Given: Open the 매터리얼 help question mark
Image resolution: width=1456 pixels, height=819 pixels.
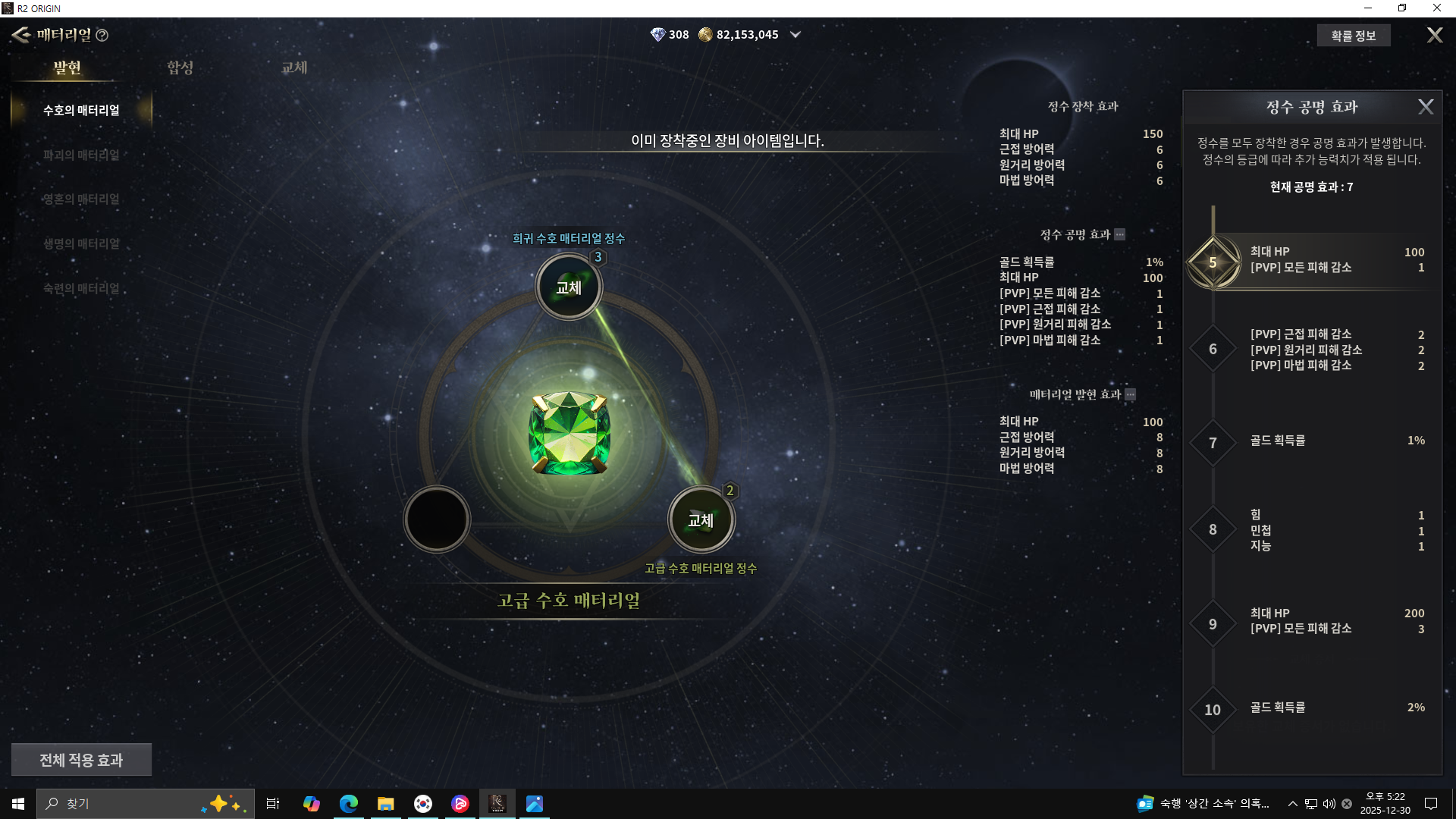Looking at the screenshot, I should 102,36.
